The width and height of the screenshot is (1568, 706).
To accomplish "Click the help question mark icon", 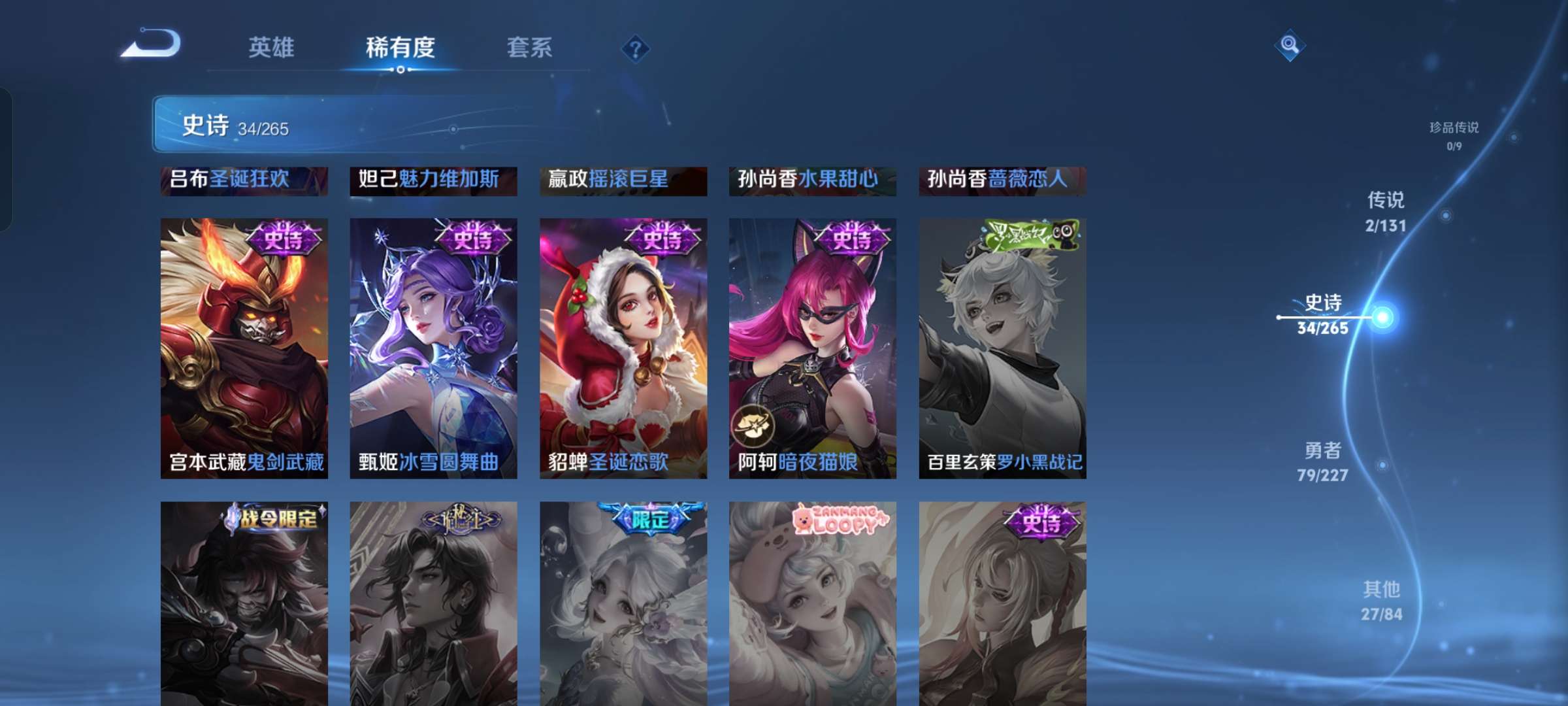I will [634, 48].
